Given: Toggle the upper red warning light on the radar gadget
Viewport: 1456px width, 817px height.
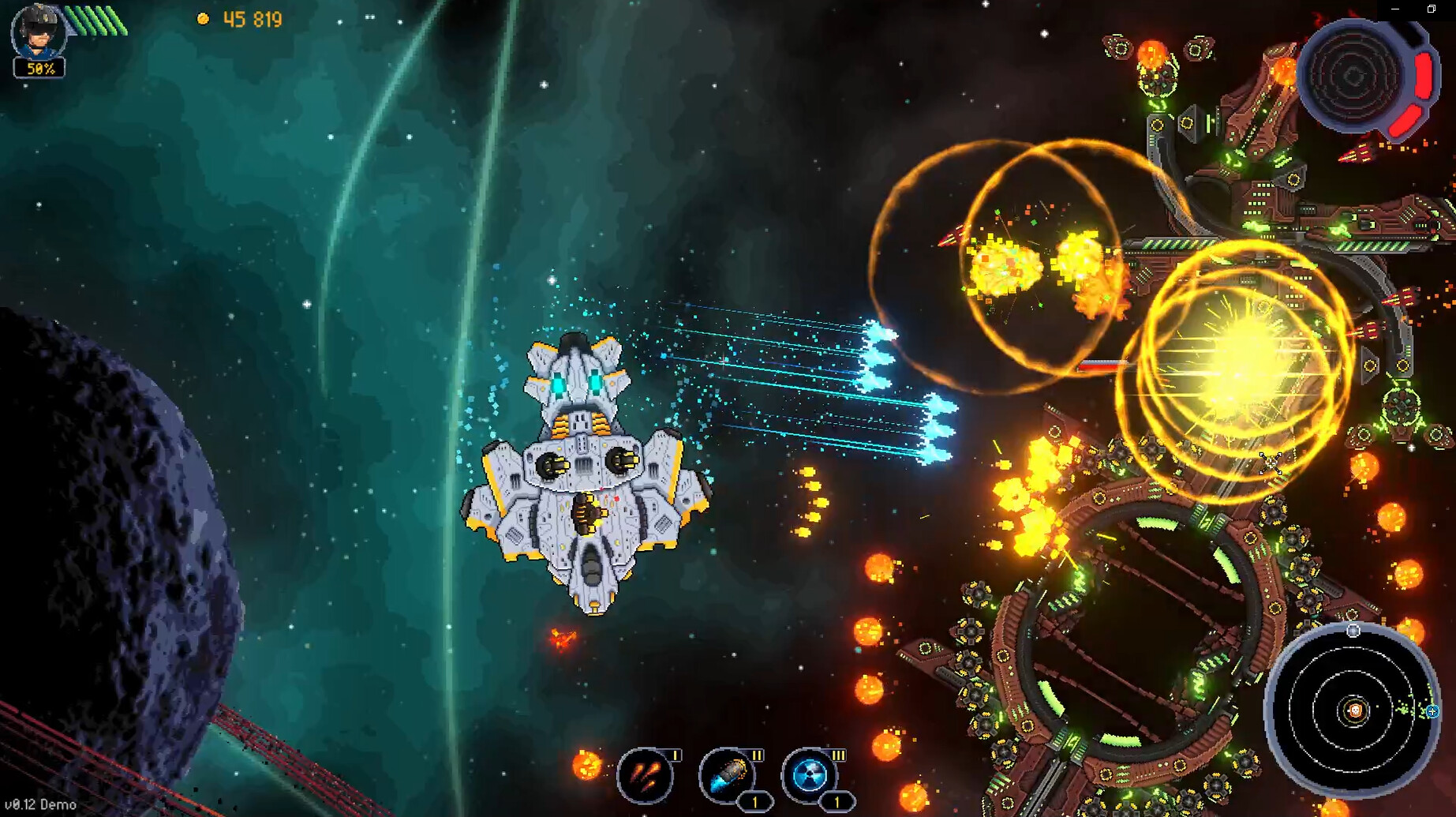Looking at the screenshot, I should (1423, 75).
